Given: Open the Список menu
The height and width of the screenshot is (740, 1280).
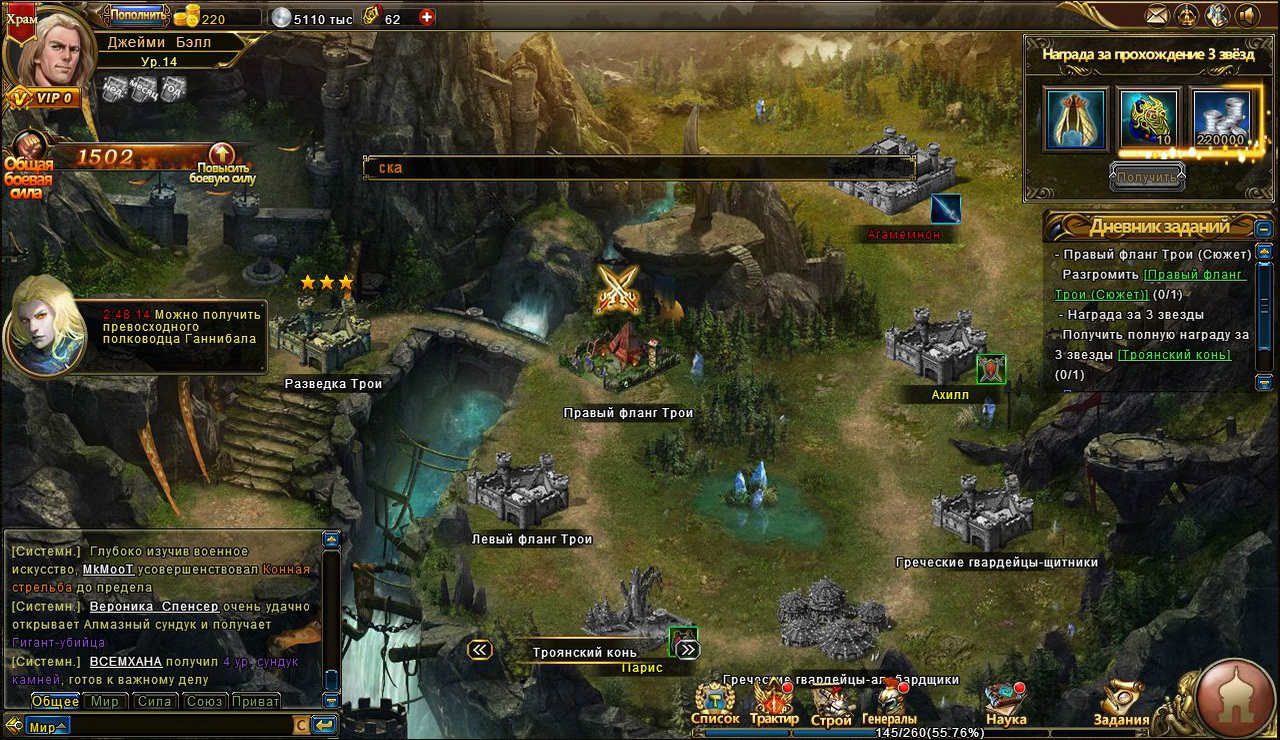Looking at the screenshot, I should tap(716, 703).
